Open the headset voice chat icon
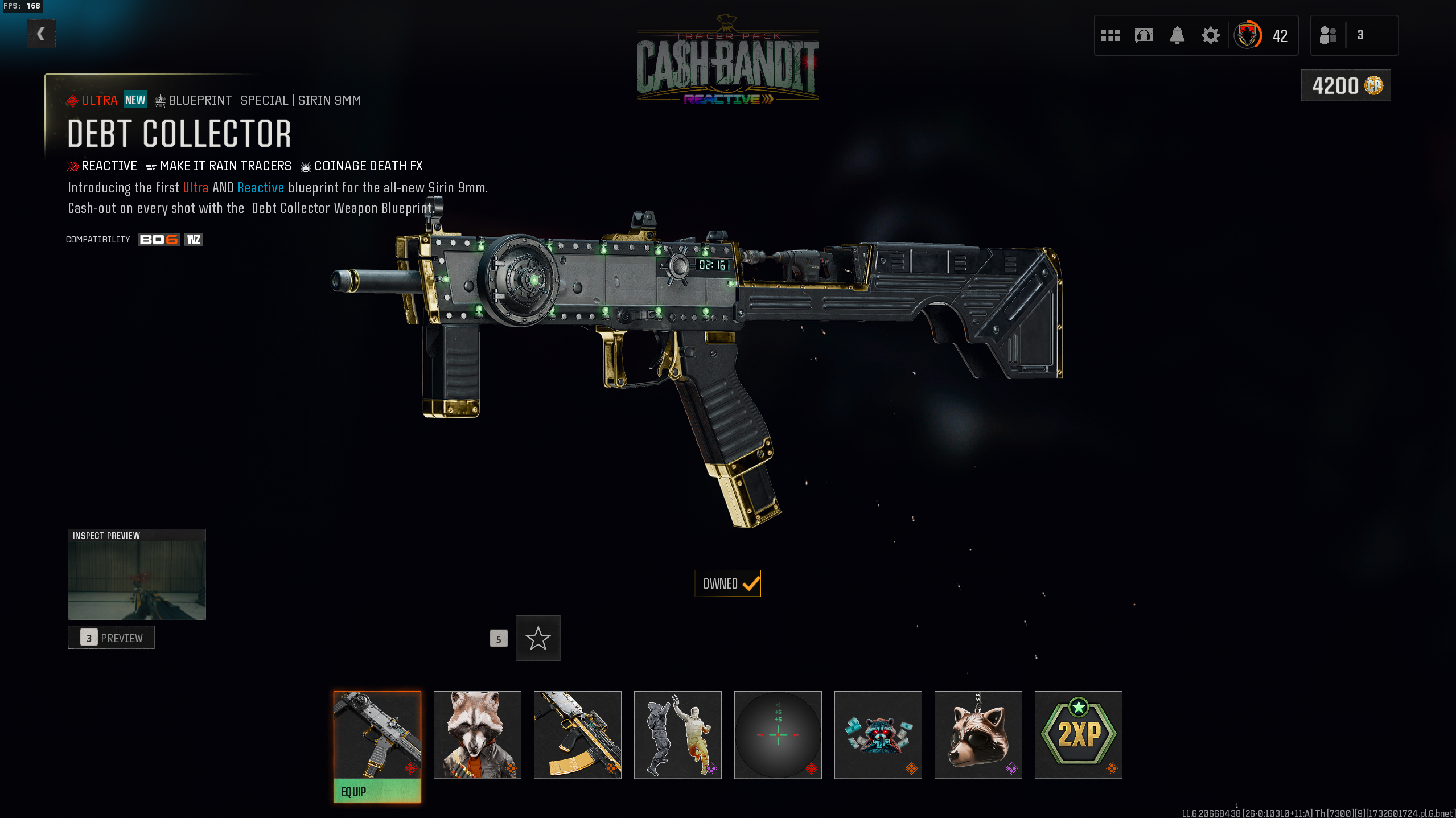The image size is (1456, 818). click(1144, 35)
